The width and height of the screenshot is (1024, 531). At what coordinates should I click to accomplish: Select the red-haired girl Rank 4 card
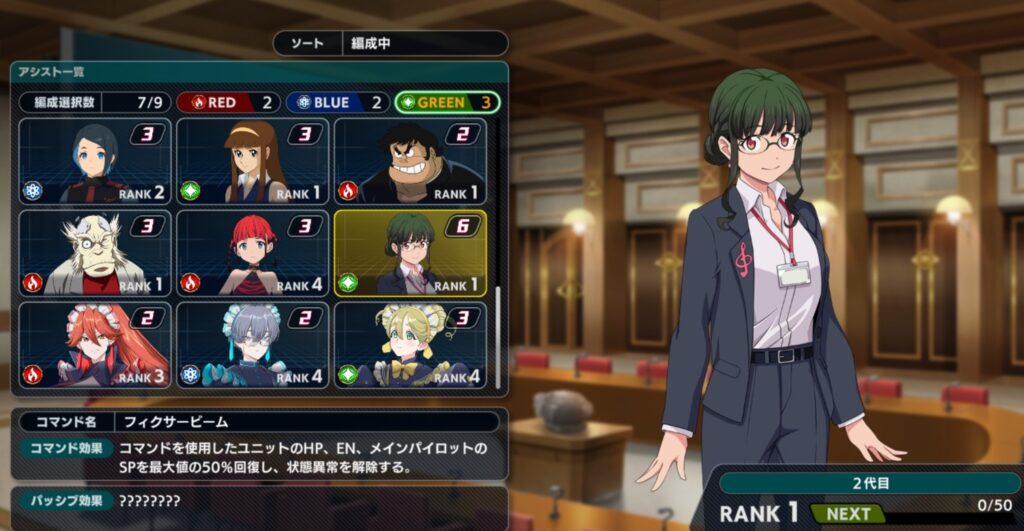253,253
